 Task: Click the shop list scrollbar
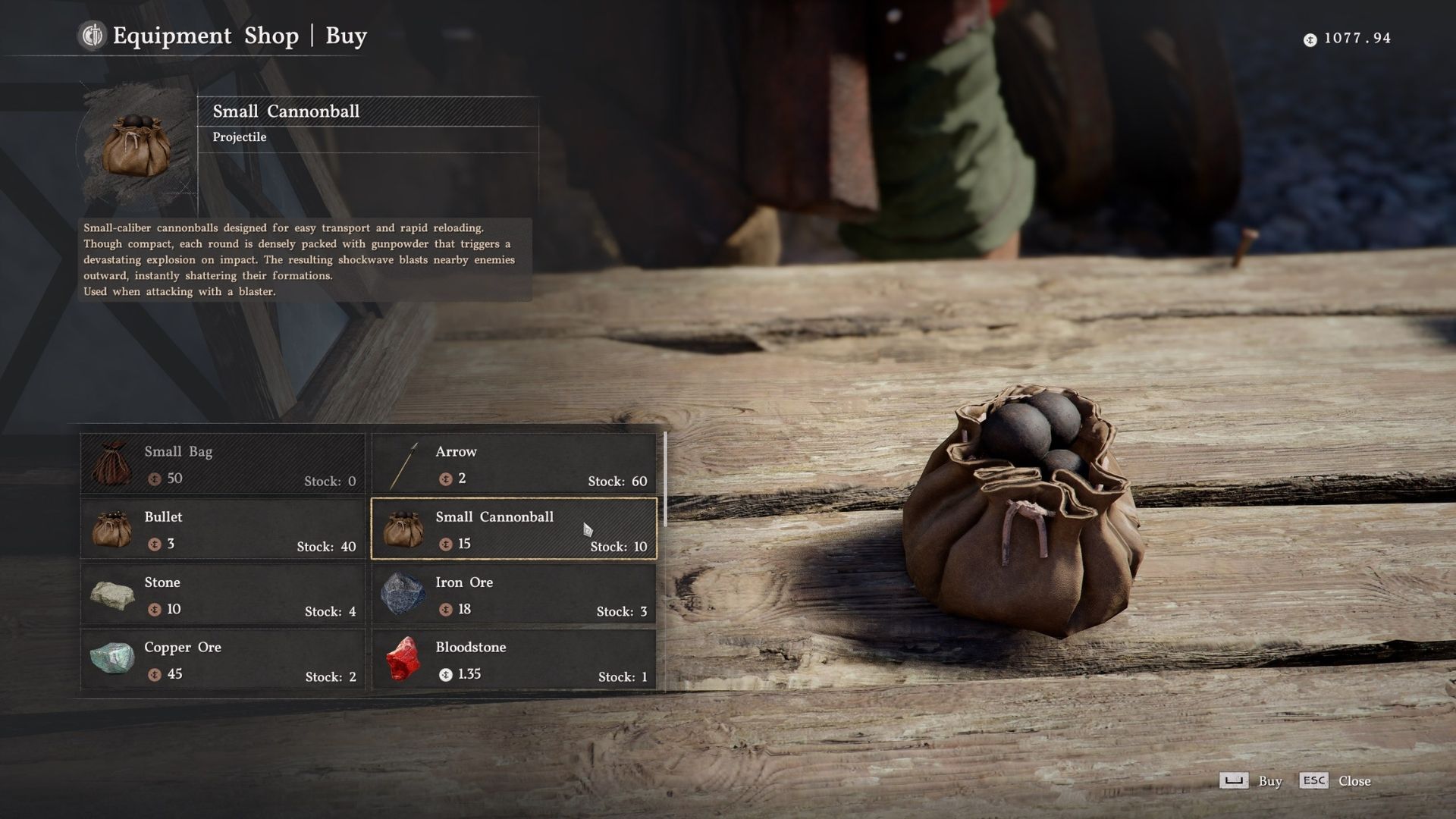coord(665,479)
